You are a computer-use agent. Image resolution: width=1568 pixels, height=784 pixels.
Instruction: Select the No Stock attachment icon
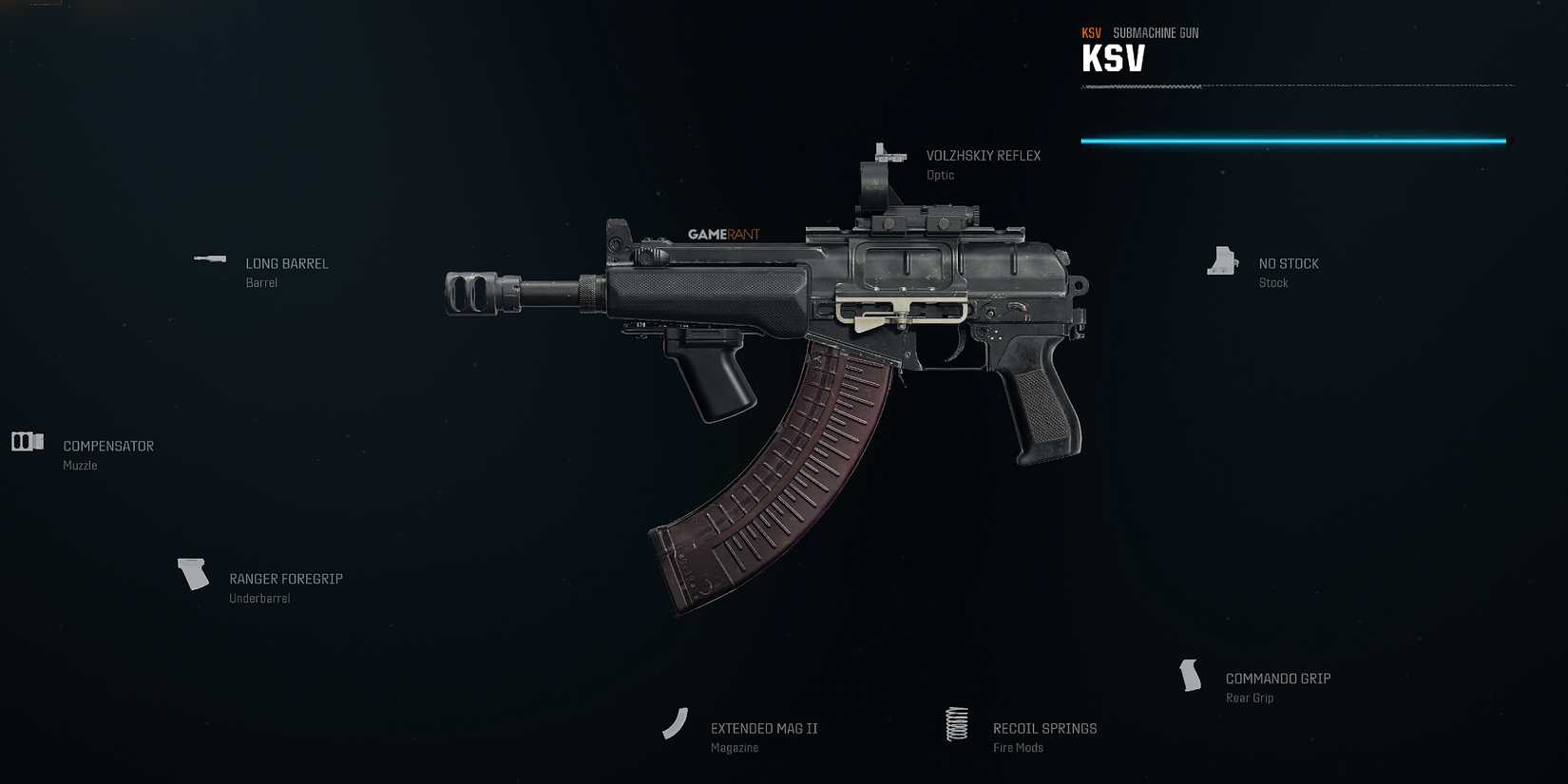1222,259
